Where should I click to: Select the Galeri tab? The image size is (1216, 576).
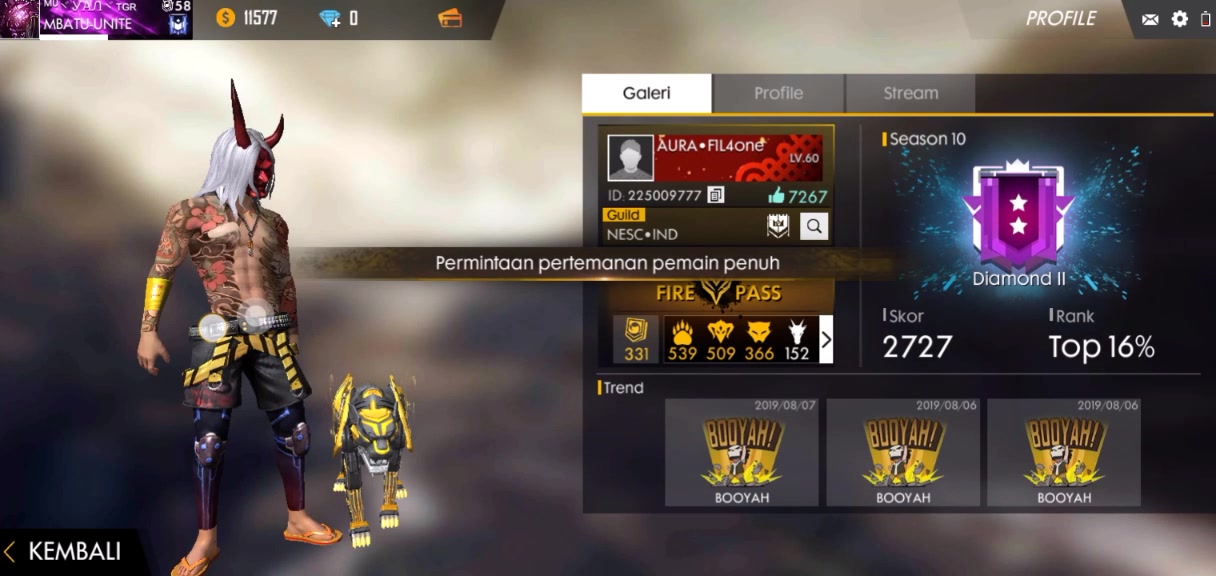[646, 93]
